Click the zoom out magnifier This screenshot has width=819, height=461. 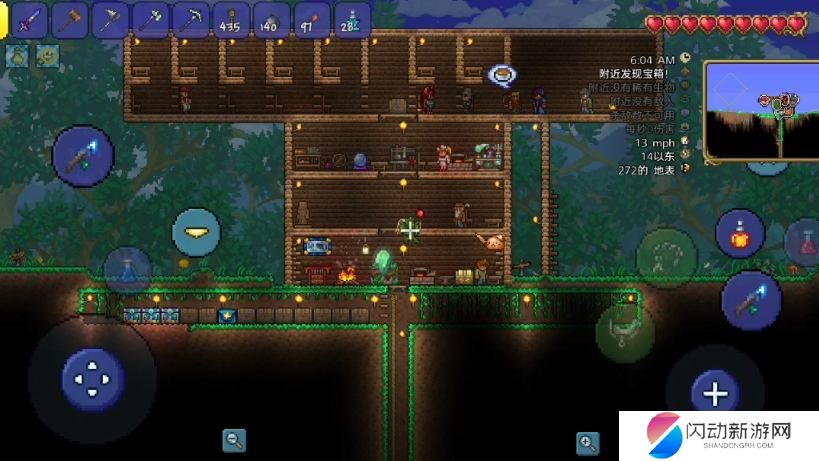tap(234, 439)
